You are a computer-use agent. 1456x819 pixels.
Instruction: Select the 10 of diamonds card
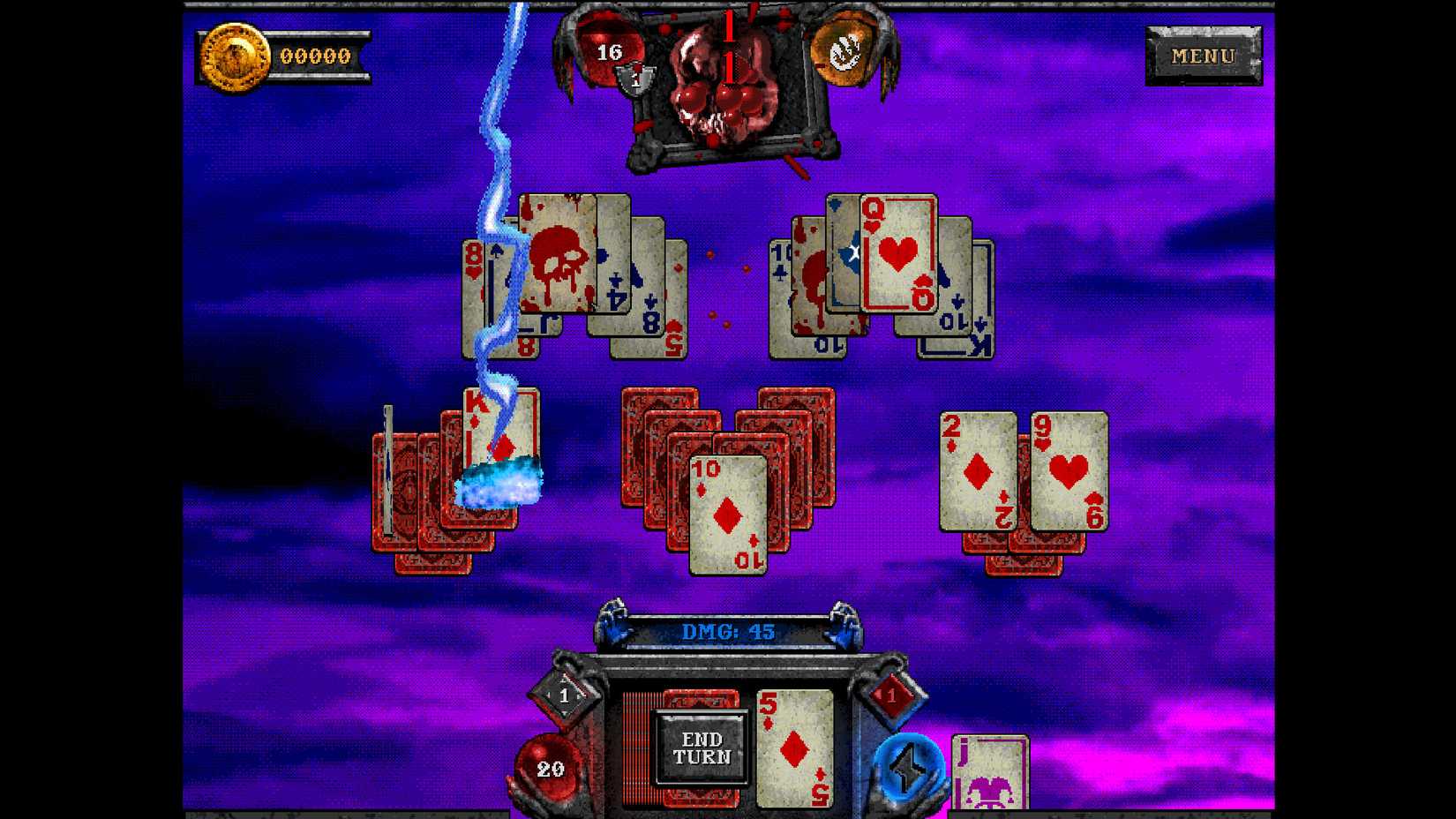(725, 515)
